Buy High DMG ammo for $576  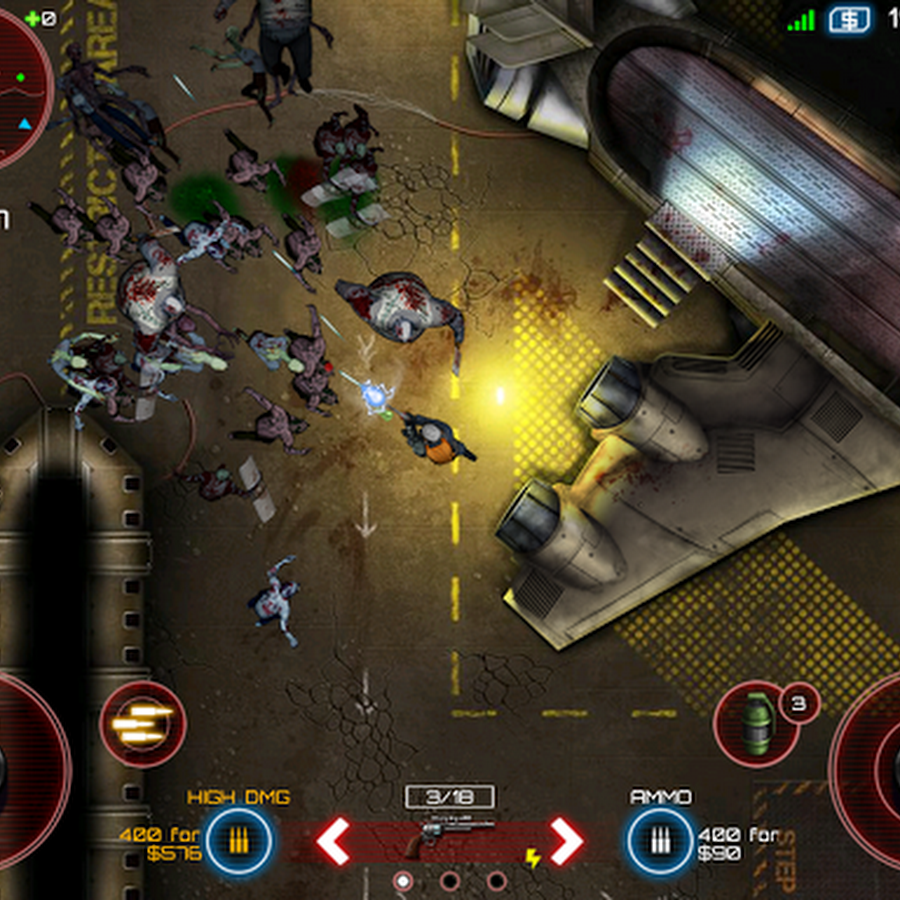(x=239, y=841)
